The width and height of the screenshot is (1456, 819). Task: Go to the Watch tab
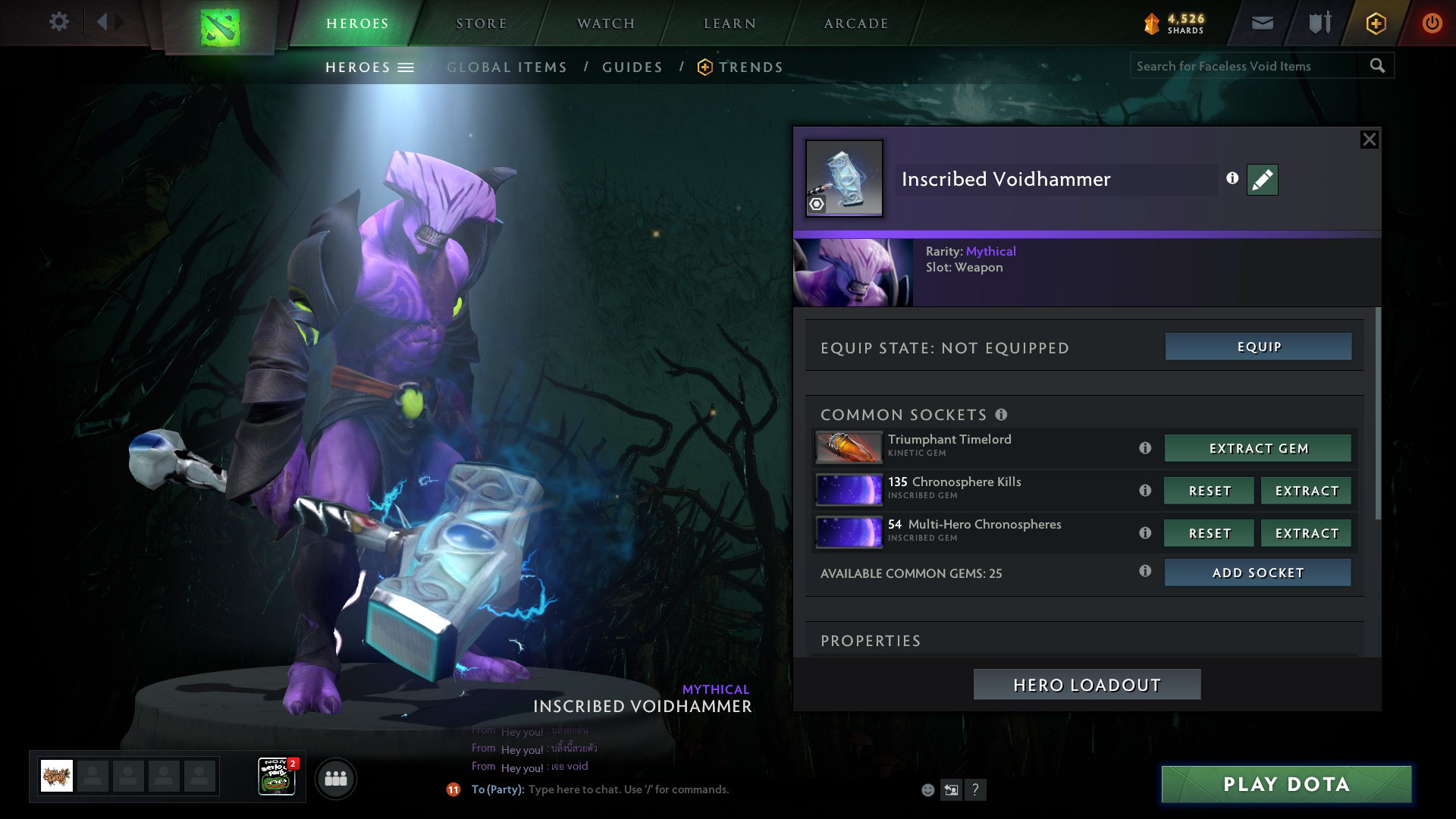click(x=606, y=24)
